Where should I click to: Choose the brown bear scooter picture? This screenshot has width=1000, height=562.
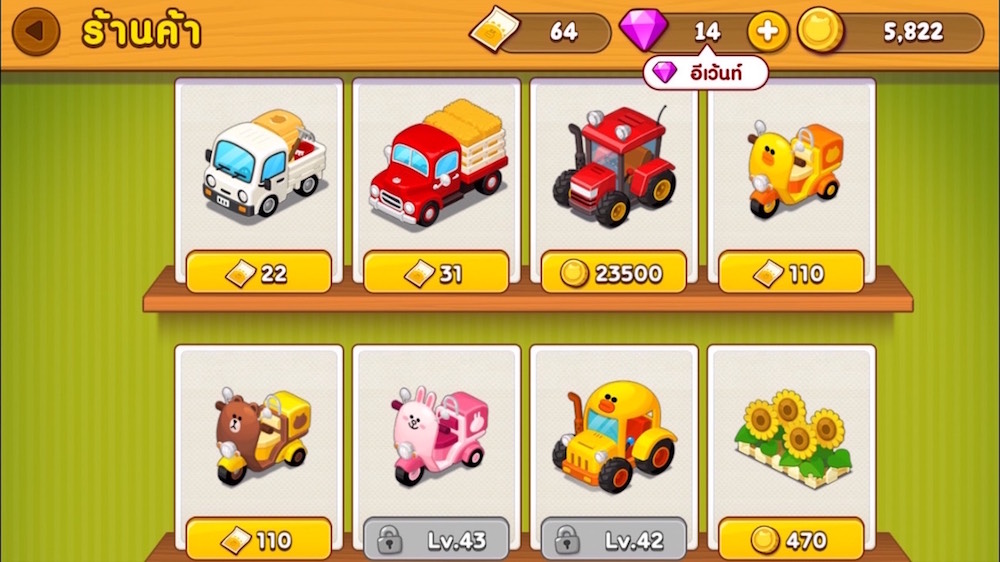point(260,435)
